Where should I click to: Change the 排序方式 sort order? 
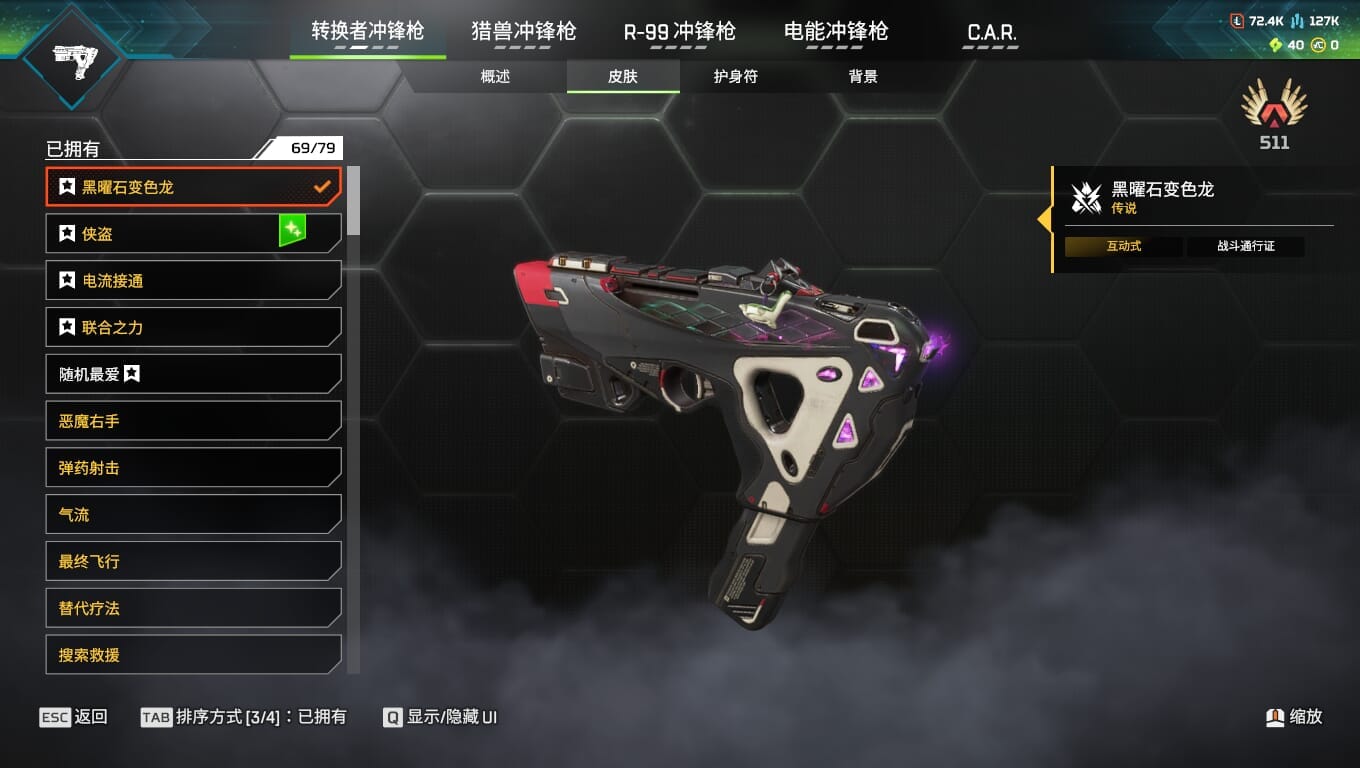(244, 717)
